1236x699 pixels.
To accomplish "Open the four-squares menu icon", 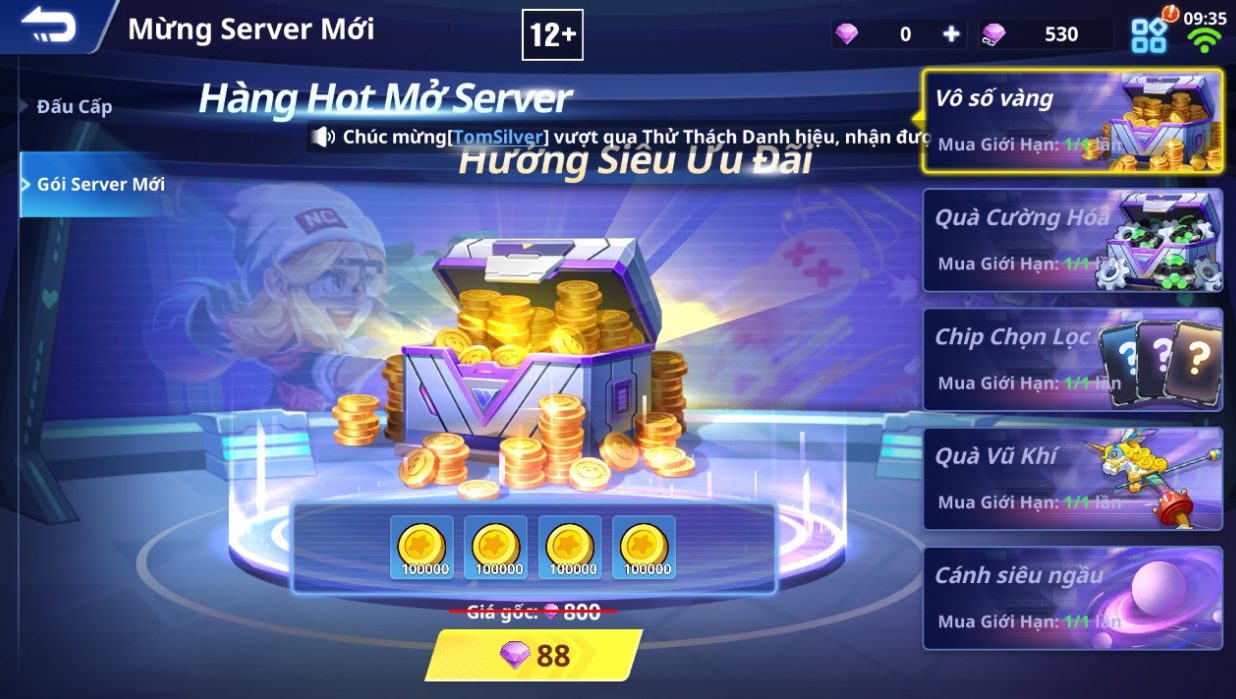I will 1149,36.
